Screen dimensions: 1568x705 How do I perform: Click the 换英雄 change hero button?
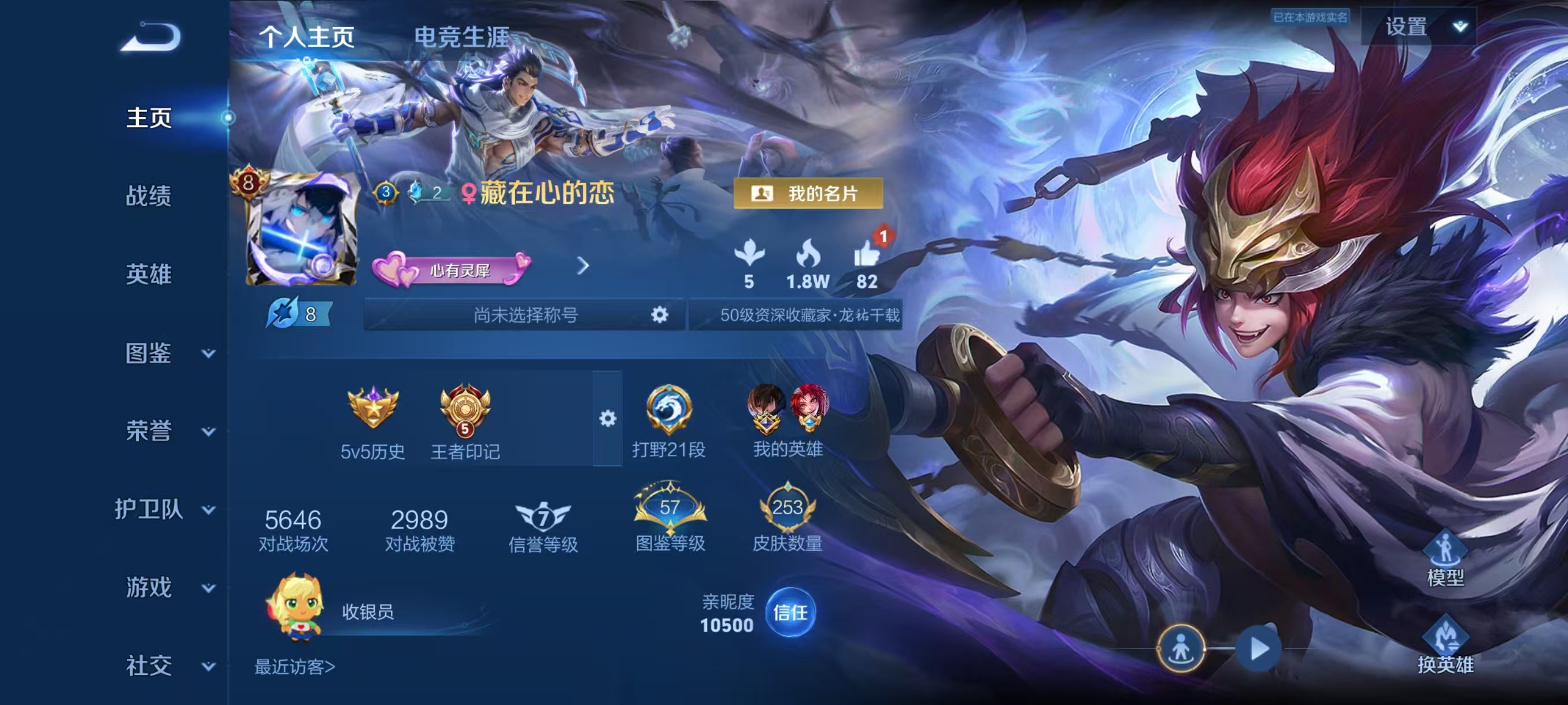point(1444,647)
